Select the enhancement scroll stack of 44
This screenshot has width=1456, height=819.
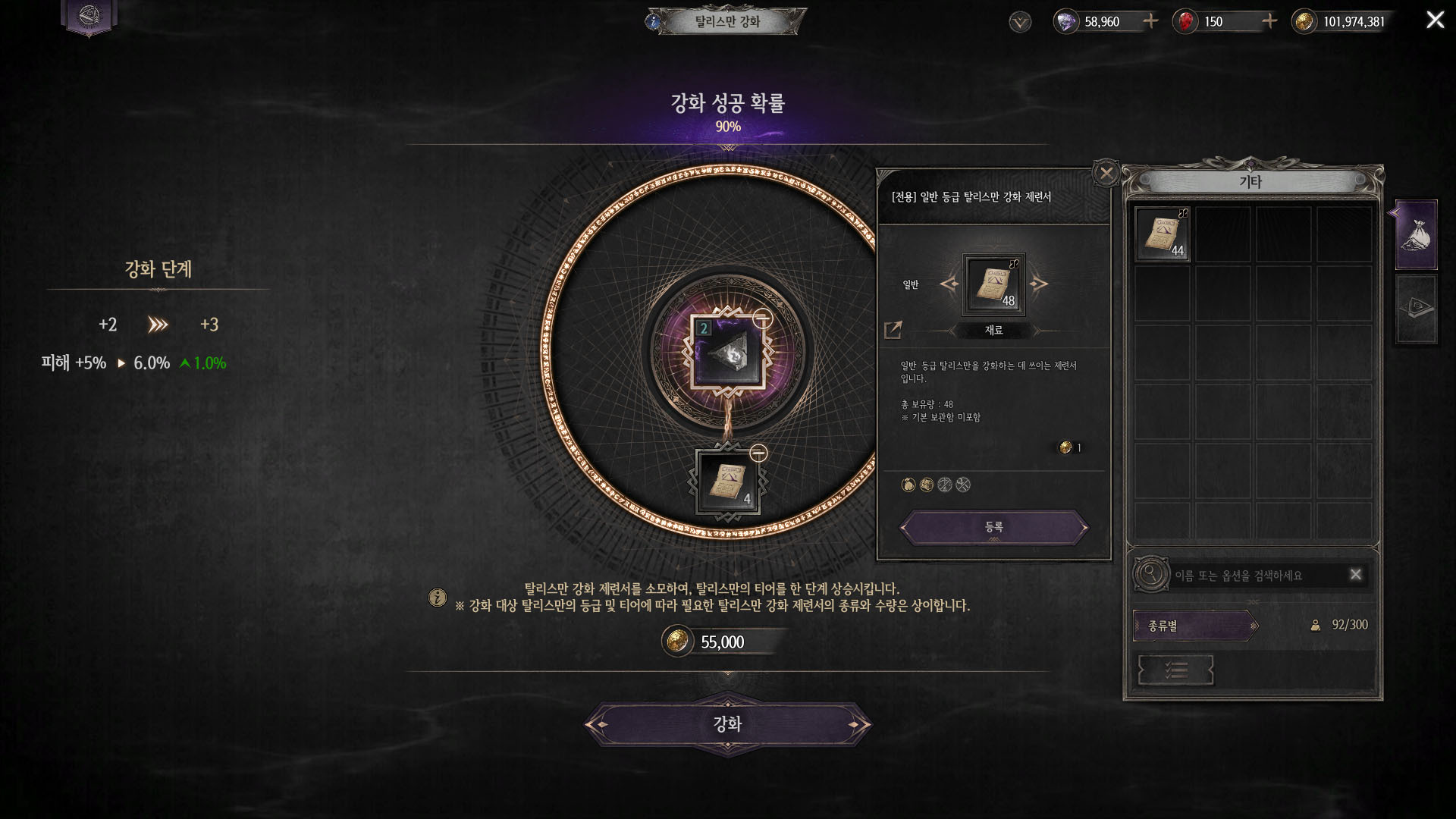[1162, 234]
